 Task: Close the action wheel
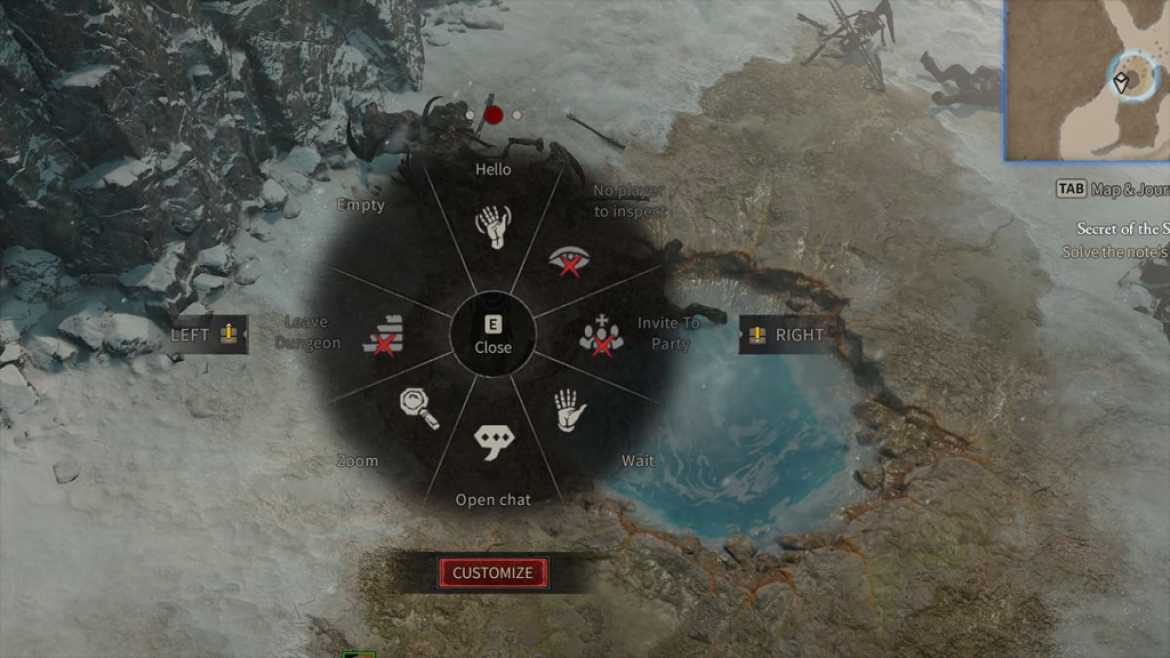[493, 335]
